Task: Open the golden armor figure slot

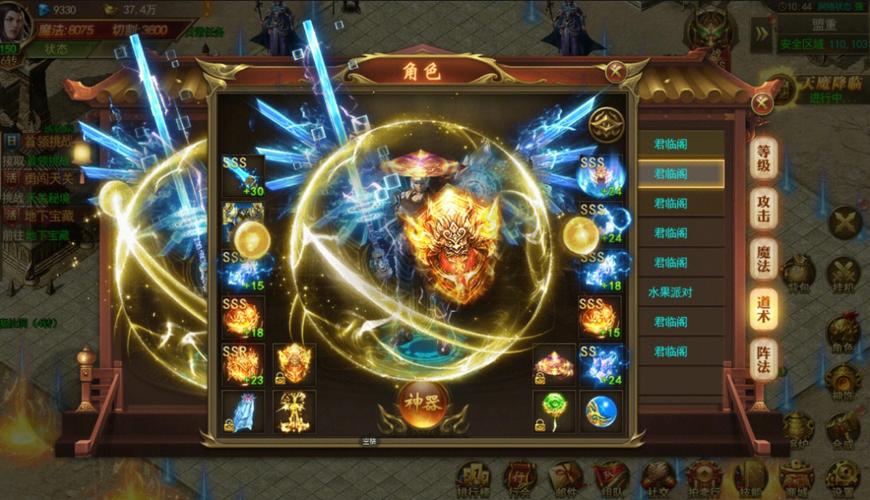Action: pos(295,410)
